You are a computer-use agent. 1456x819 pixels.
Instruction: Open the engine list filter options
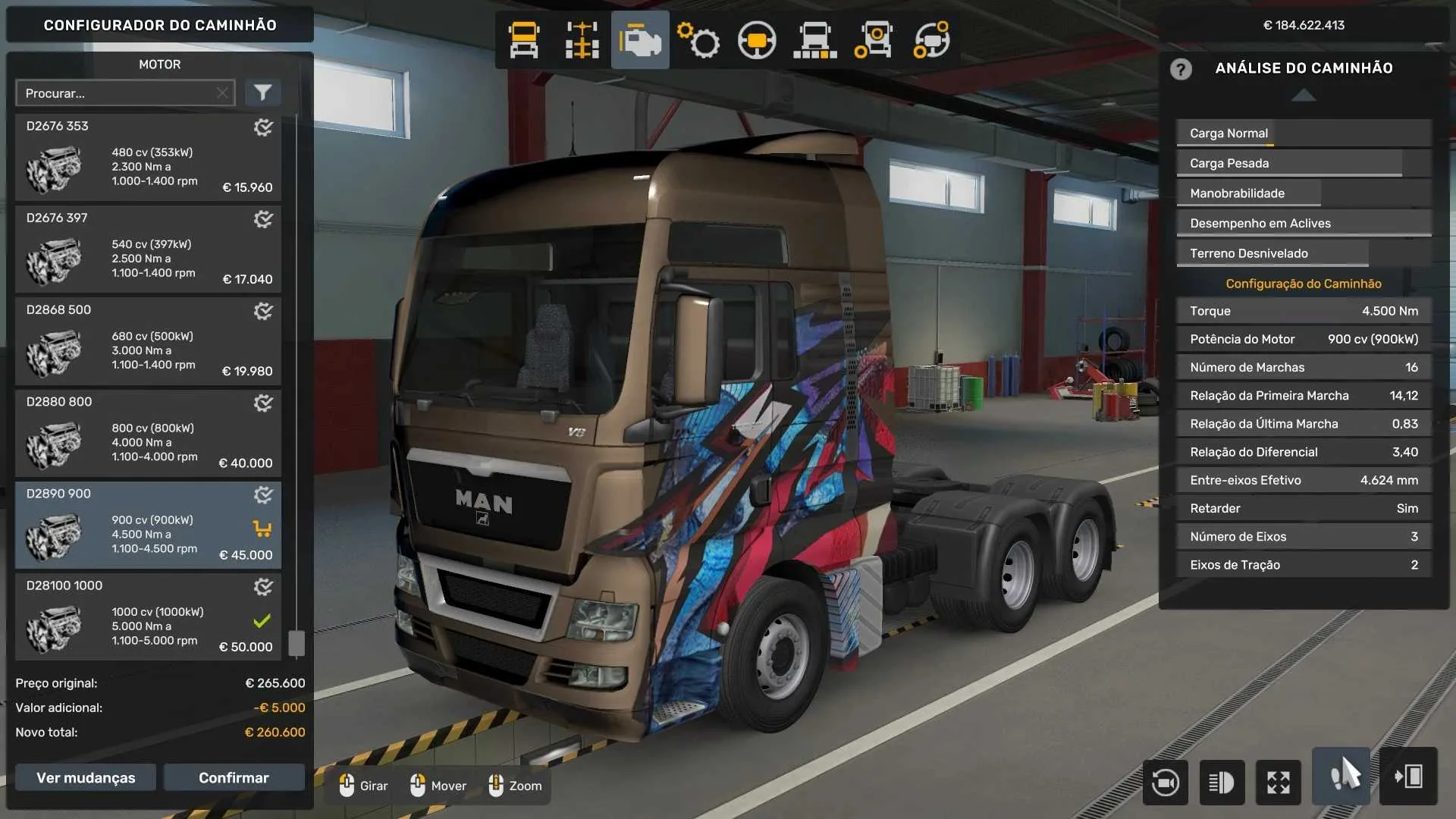263,93
